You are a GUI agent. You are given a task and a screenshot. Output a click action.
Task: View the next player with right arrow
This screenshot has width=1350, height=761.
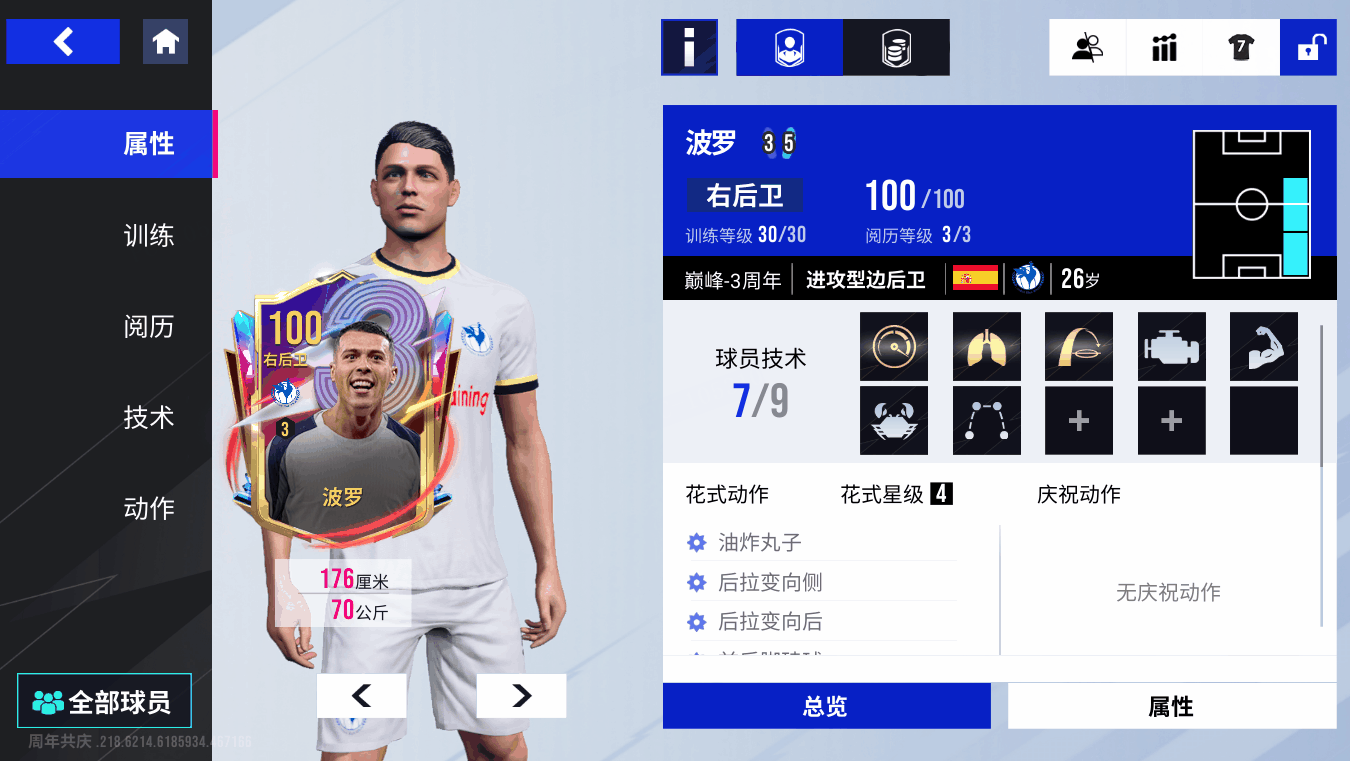click(x=521, y=696)
